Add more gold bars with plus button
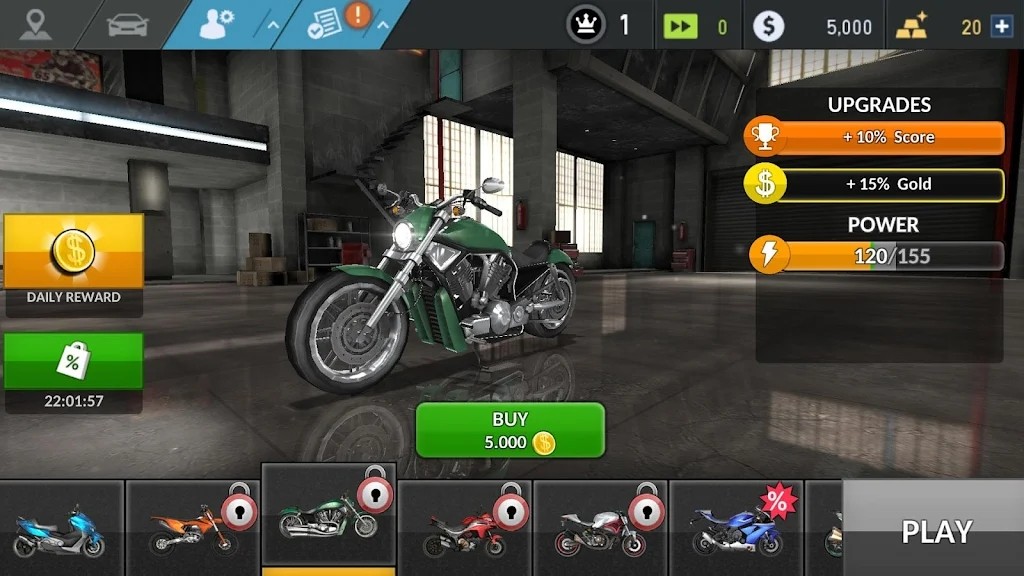The width and height of the screenshot is (1024, 576). pos(1001,27)
